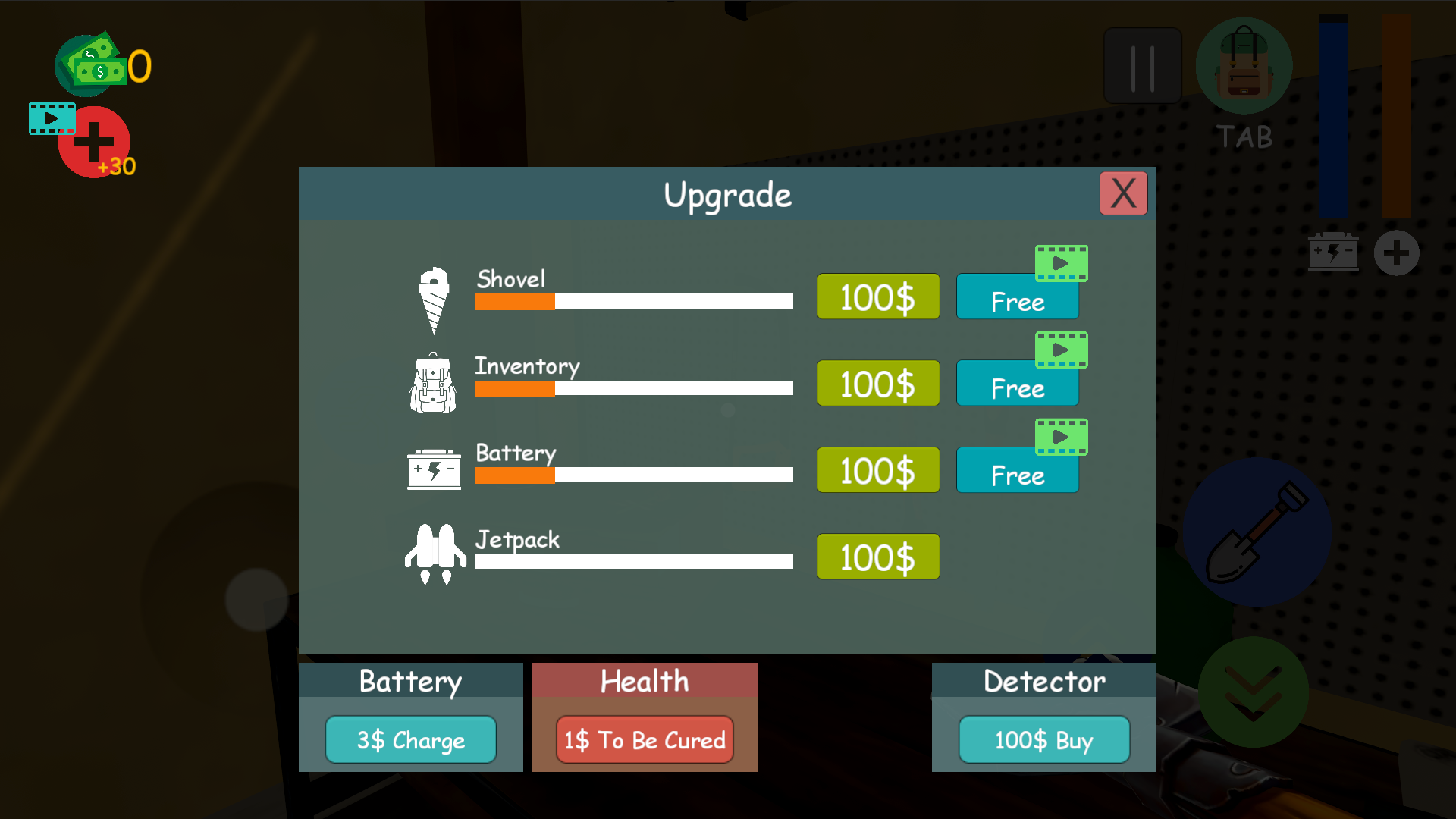Pause the game
Image resolution: width=1456 pixels, height=819 pixels.
click(x=1142, y=65)
